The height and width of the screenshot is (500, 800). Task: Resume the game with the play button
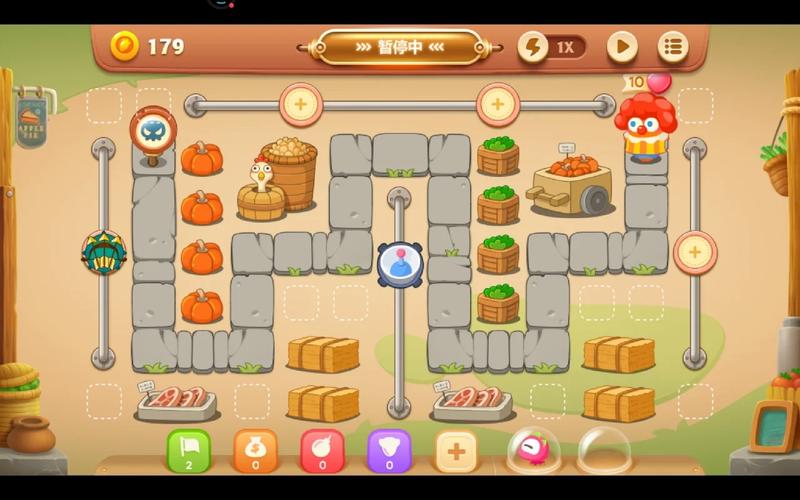point(622,47)
